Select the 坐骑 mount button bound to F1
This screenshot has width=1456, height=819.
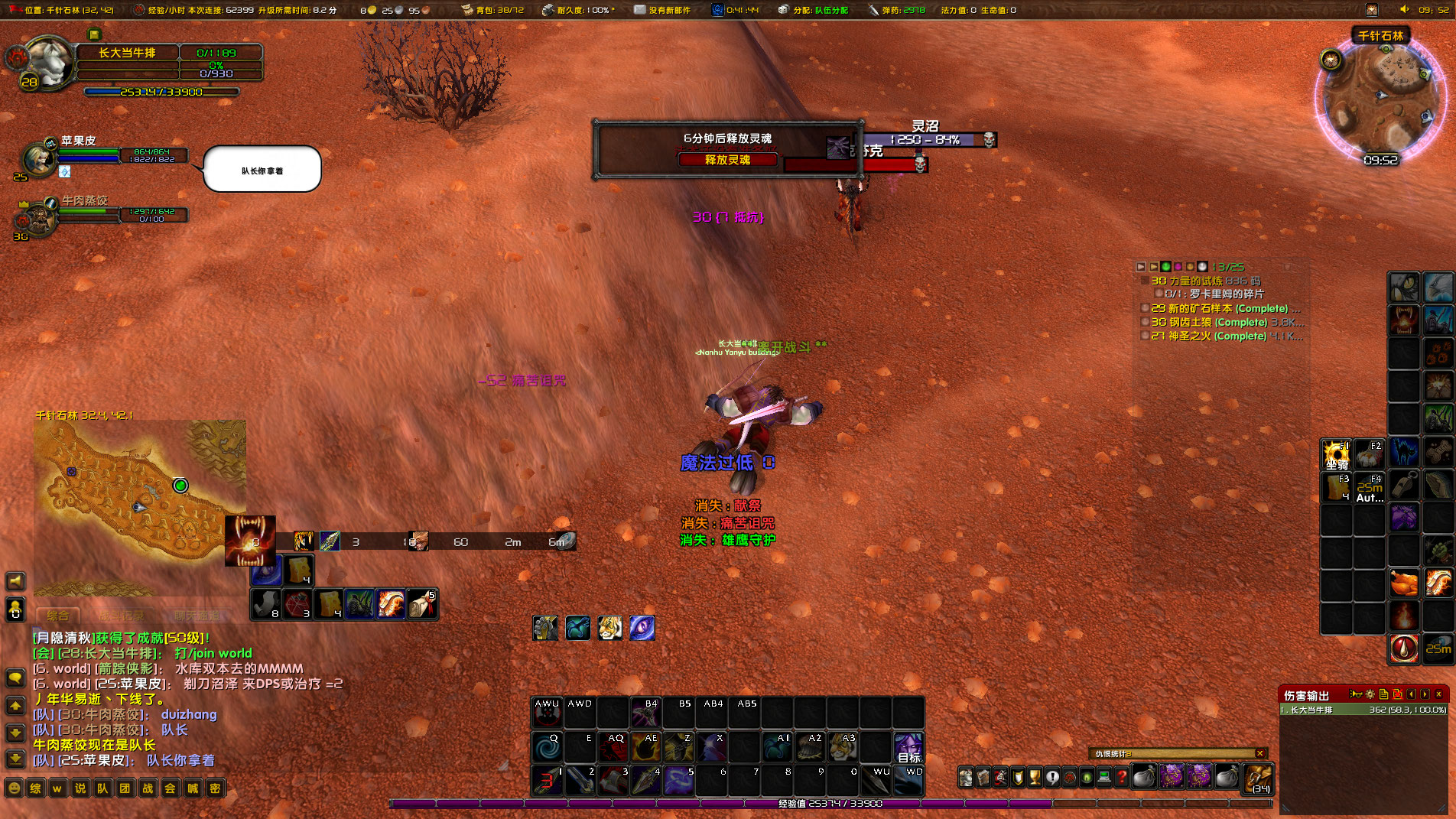1335,455
